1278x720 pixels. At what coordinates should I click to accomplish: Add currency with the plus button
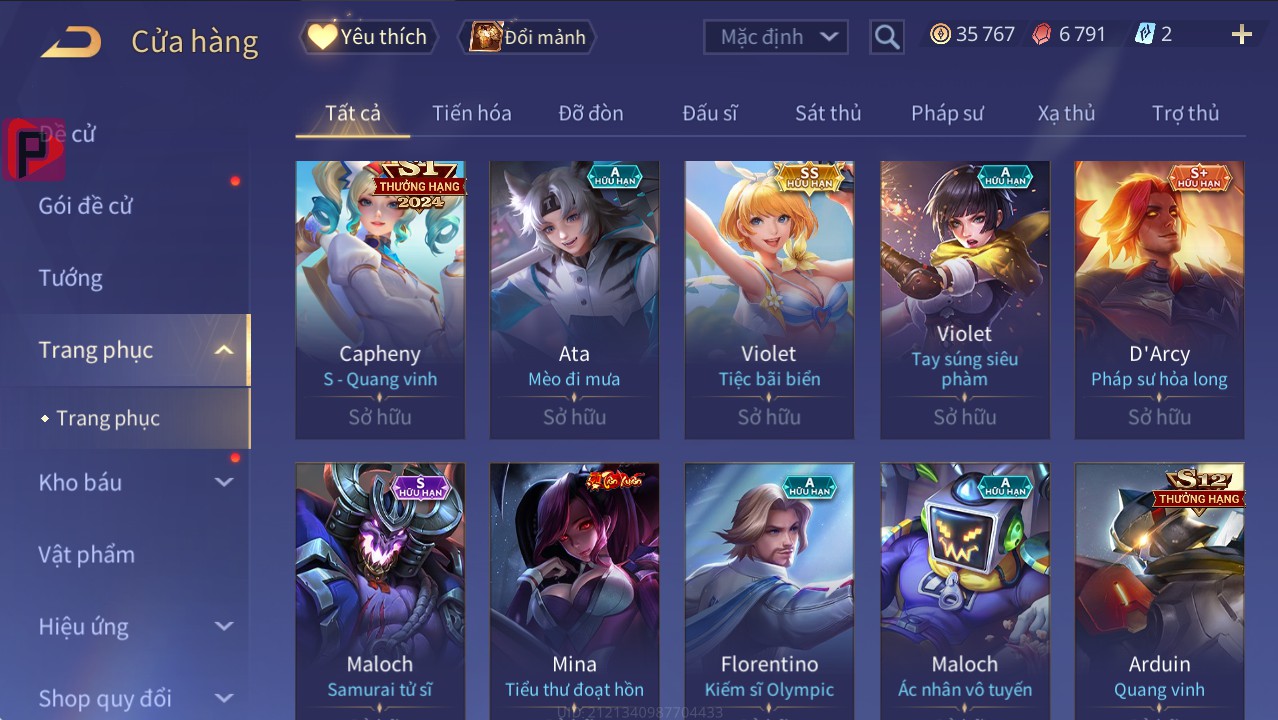tap(1241, 35)
